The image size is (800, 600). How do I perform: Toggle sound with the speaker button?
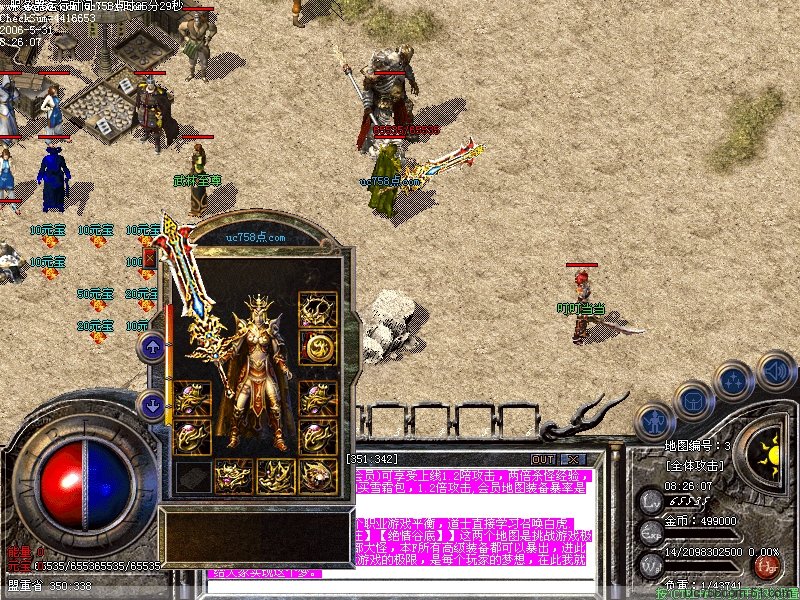[x=772, y=368]
